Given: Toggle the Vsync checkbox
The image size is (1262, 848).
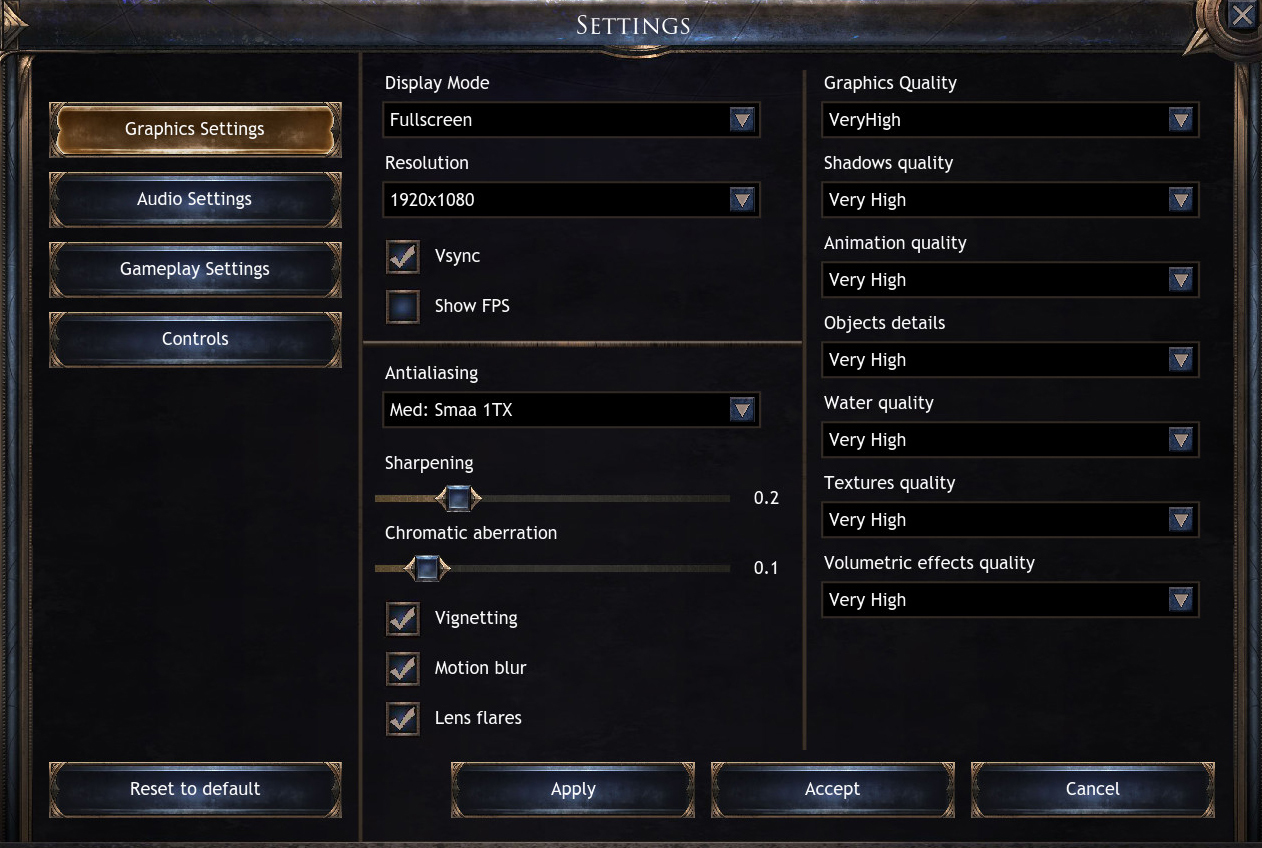Looking at the screenshot, I should point(403,256).
